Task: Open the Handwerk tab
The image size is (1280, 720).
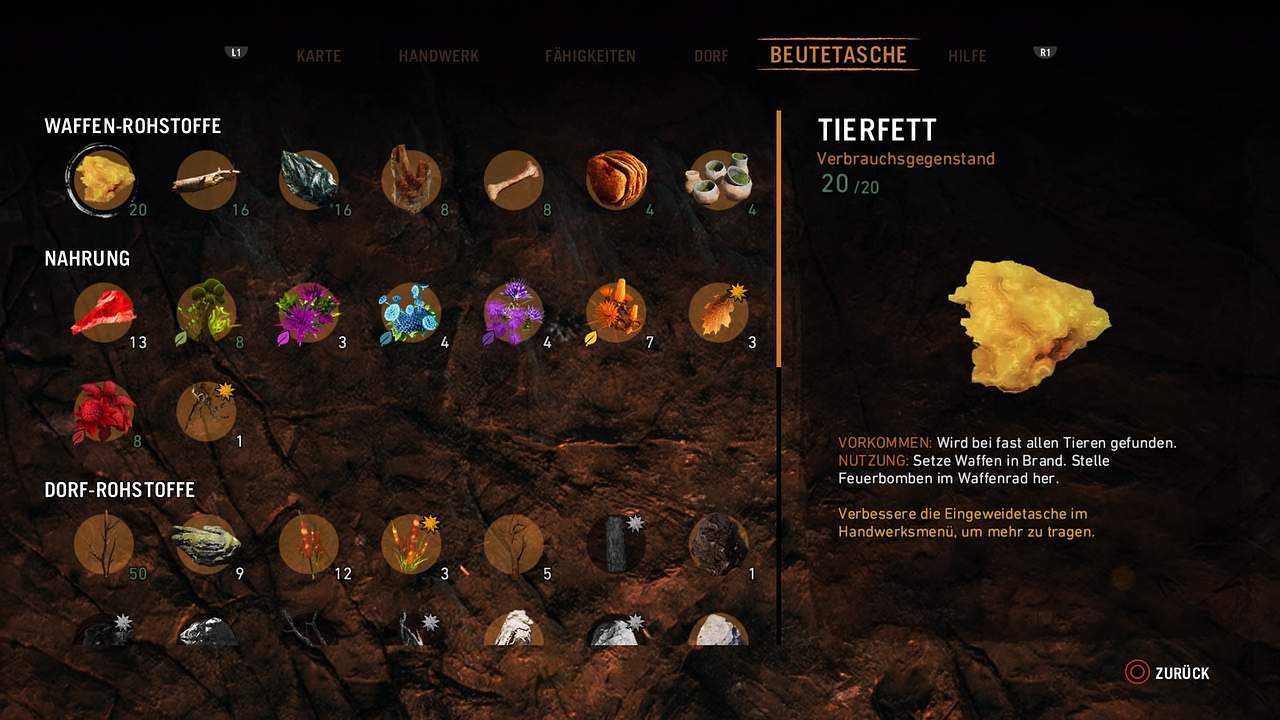Action: (x=438, y=56)
